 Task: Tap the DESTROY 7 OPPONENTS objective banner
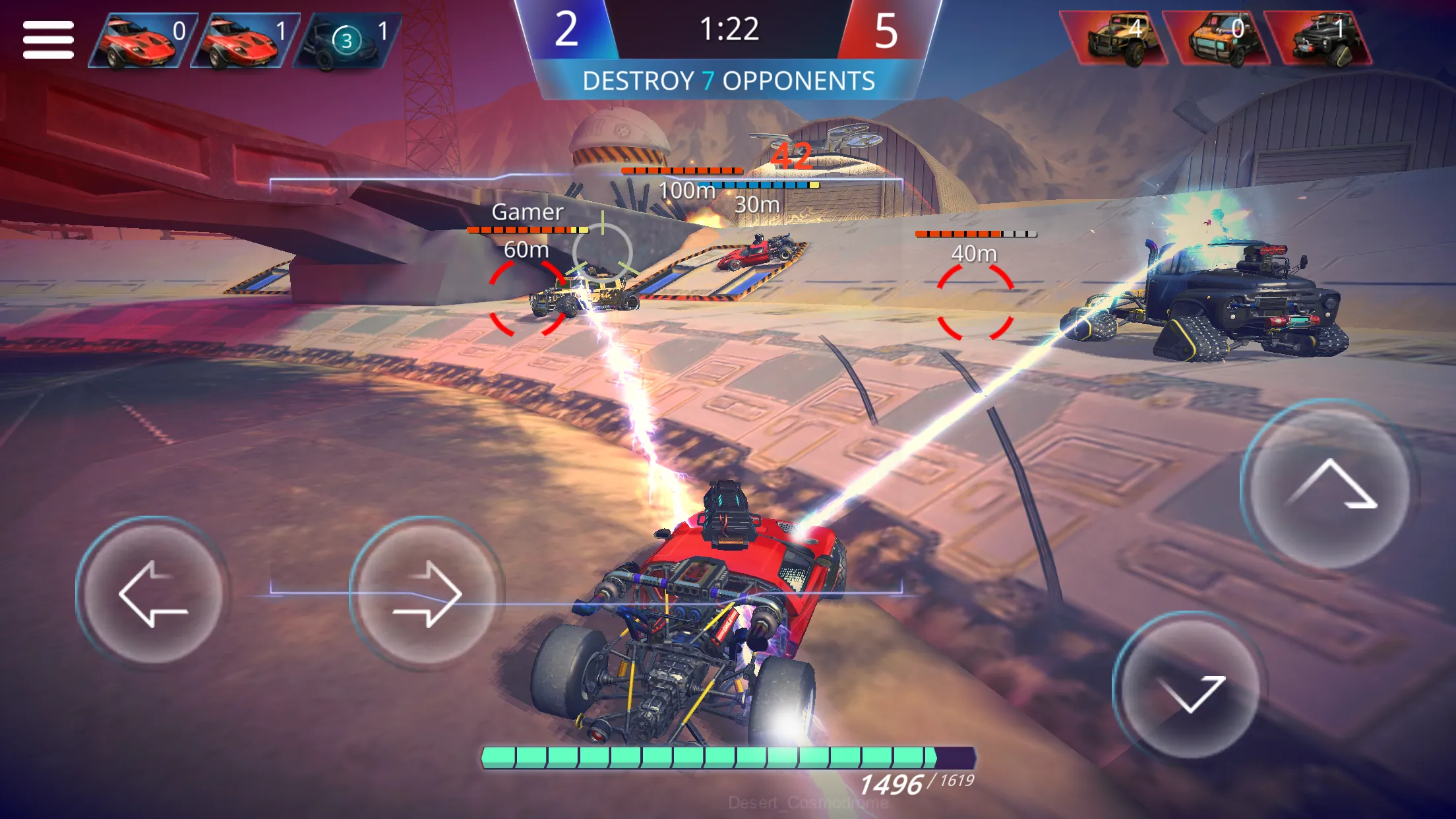coord(728,81)
